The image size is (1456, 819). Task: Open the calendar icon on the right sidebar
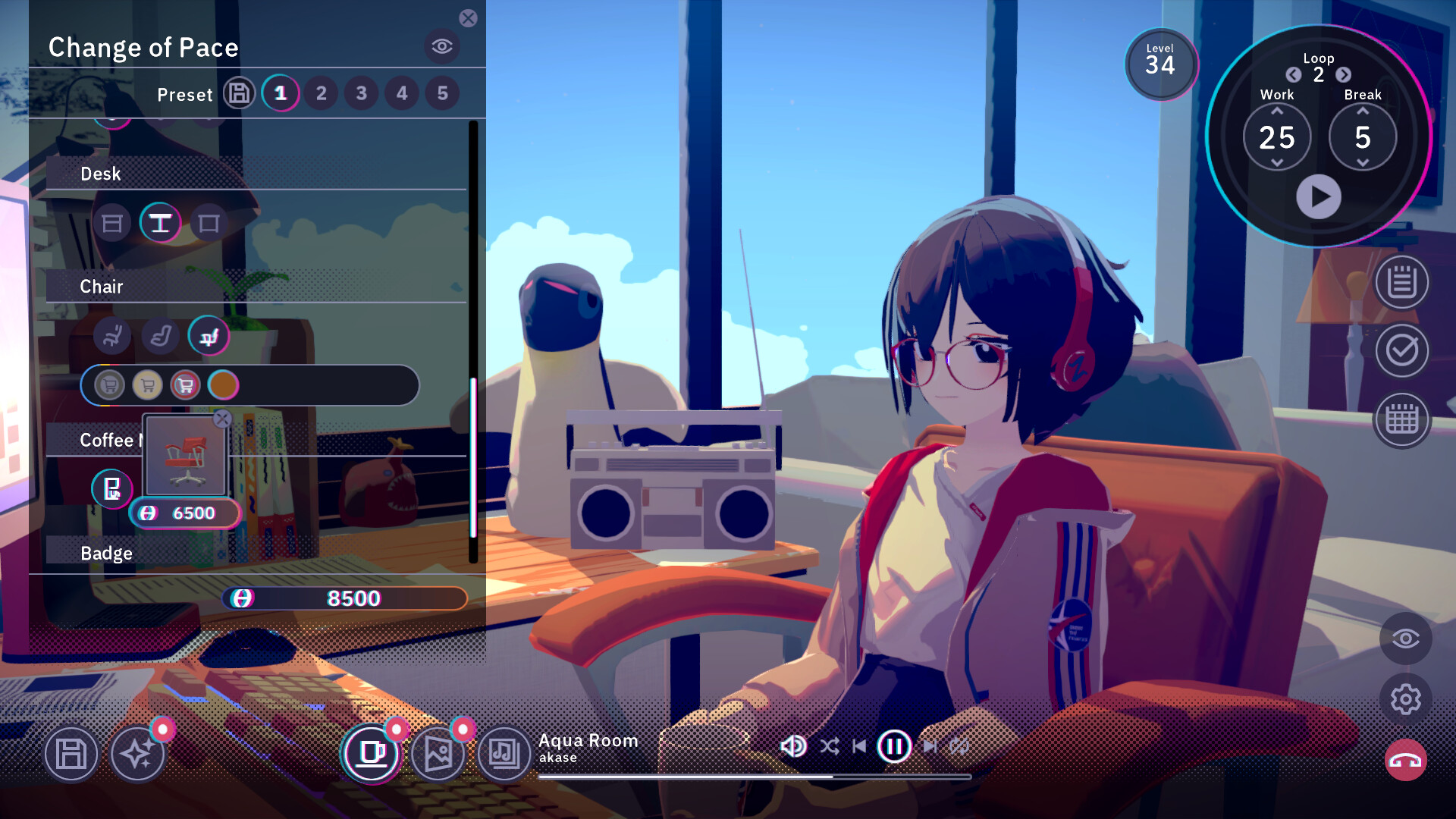coord(1401,419)
